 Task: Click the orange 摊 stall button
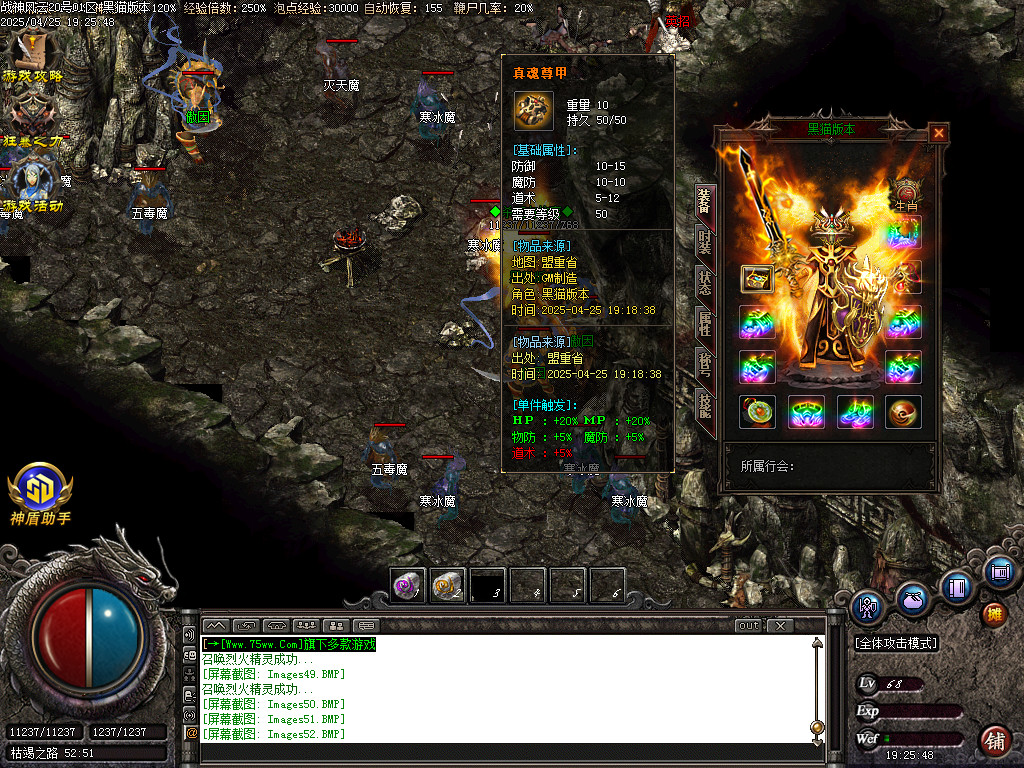(x=993, y=613)
